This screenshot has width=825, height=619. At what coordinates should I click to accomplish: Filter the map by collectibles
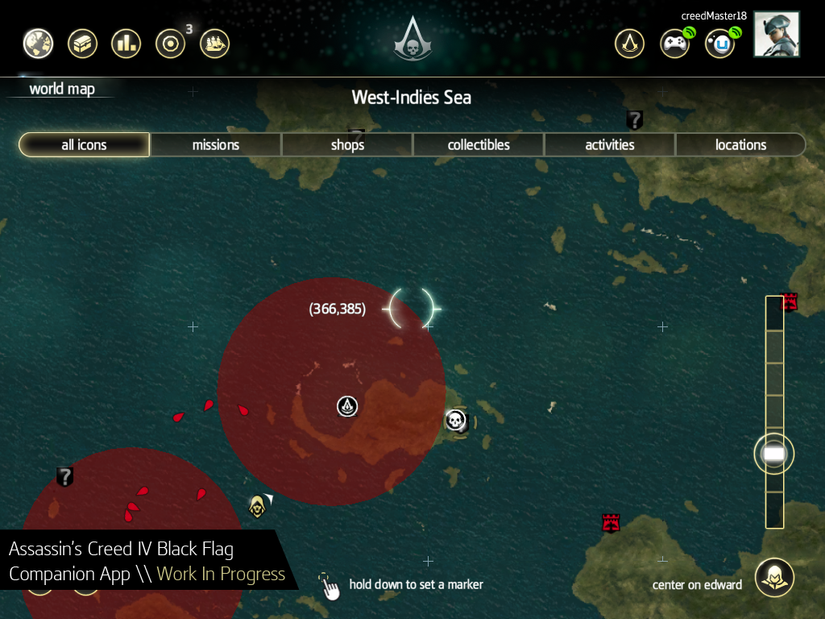(478, 145)
